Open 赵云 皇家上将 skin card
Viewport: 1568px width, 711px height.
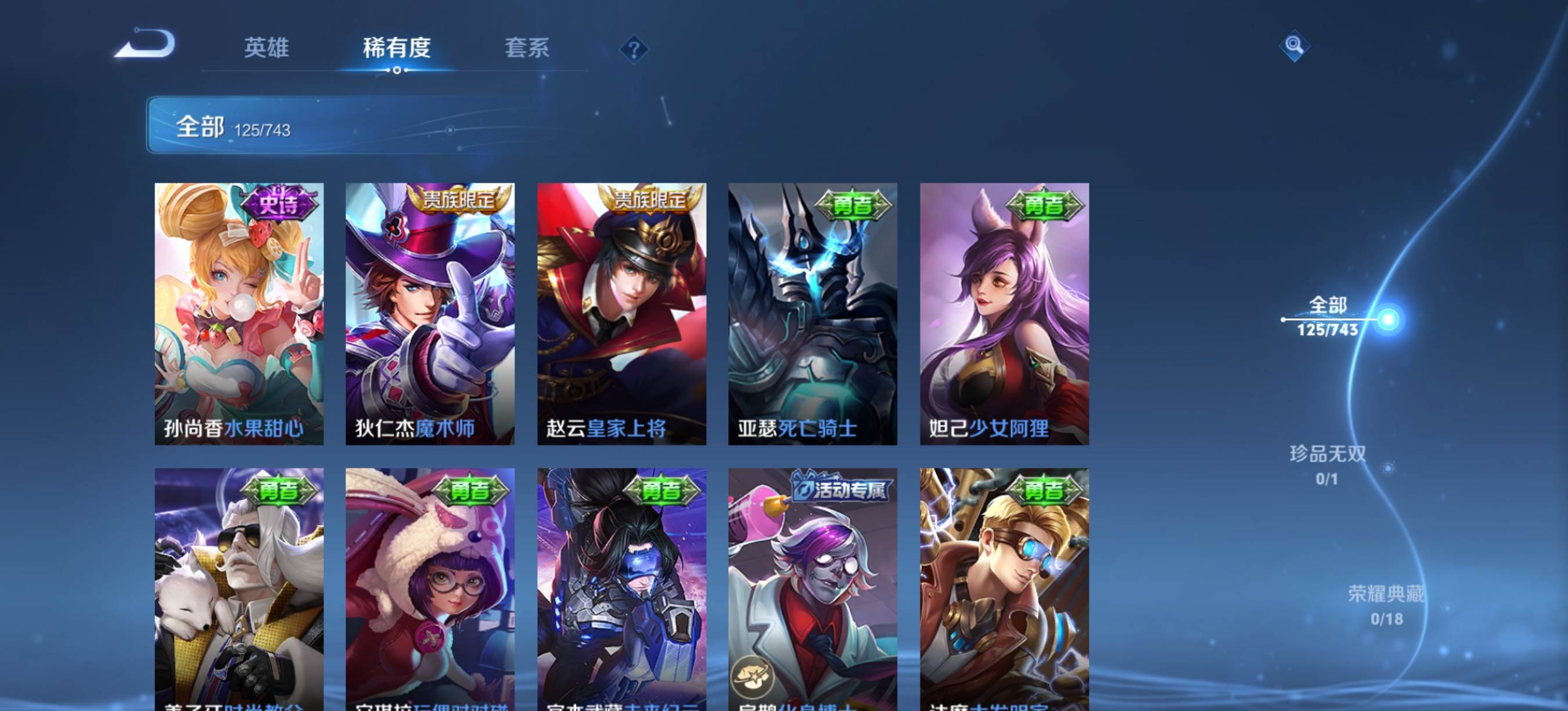(x=621, y=314)
